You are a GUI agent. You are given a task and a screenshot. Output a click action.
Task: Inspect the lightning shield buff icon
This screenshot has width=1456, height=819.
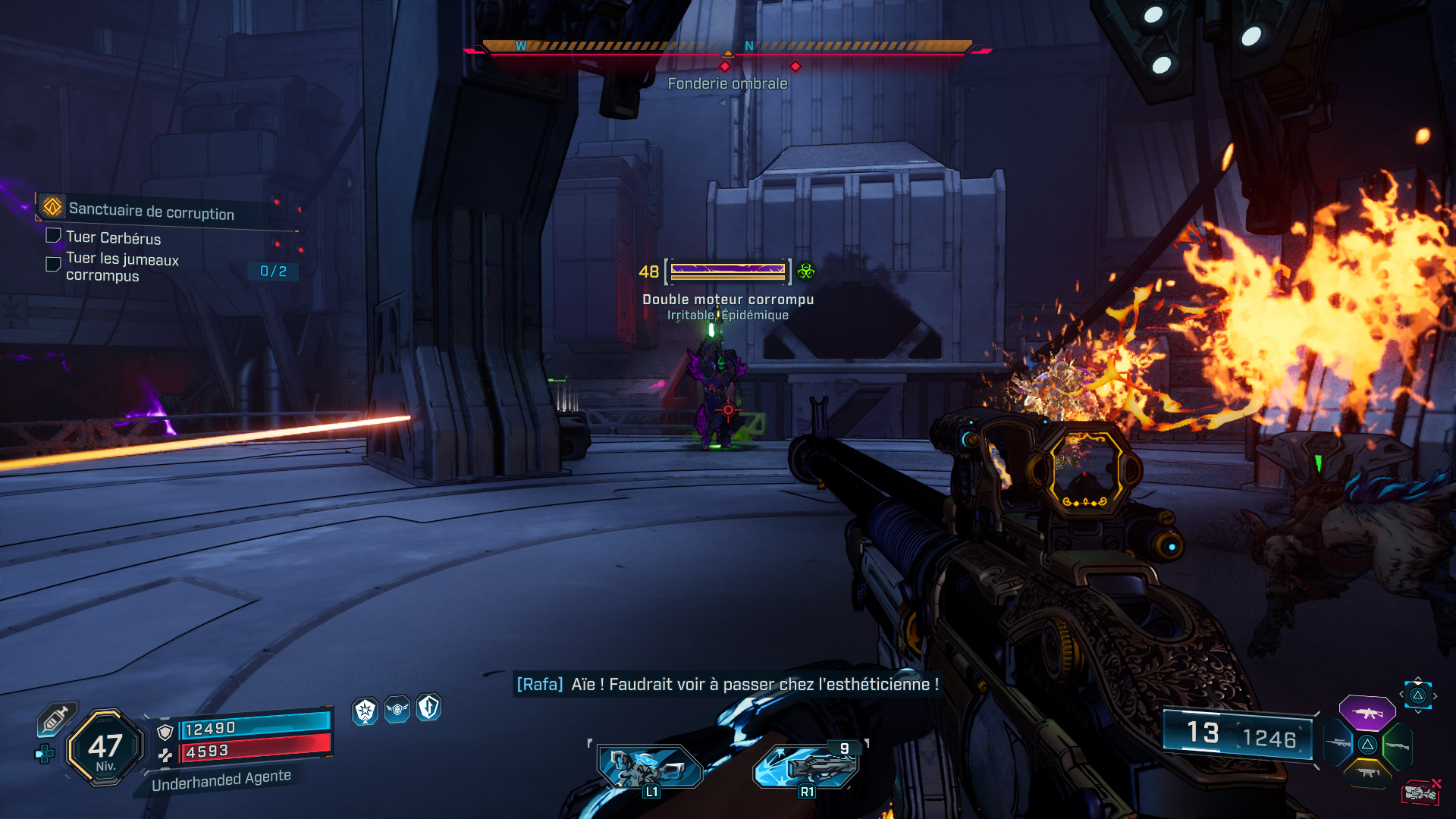coord(428,708)
